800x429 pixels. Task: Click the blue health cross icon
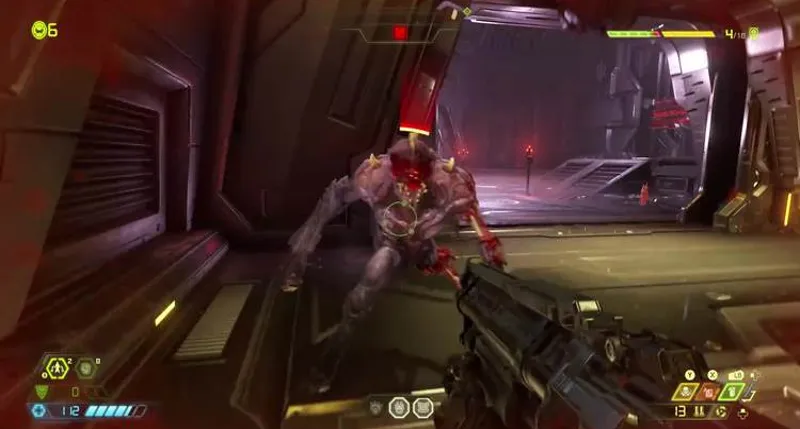39,410
